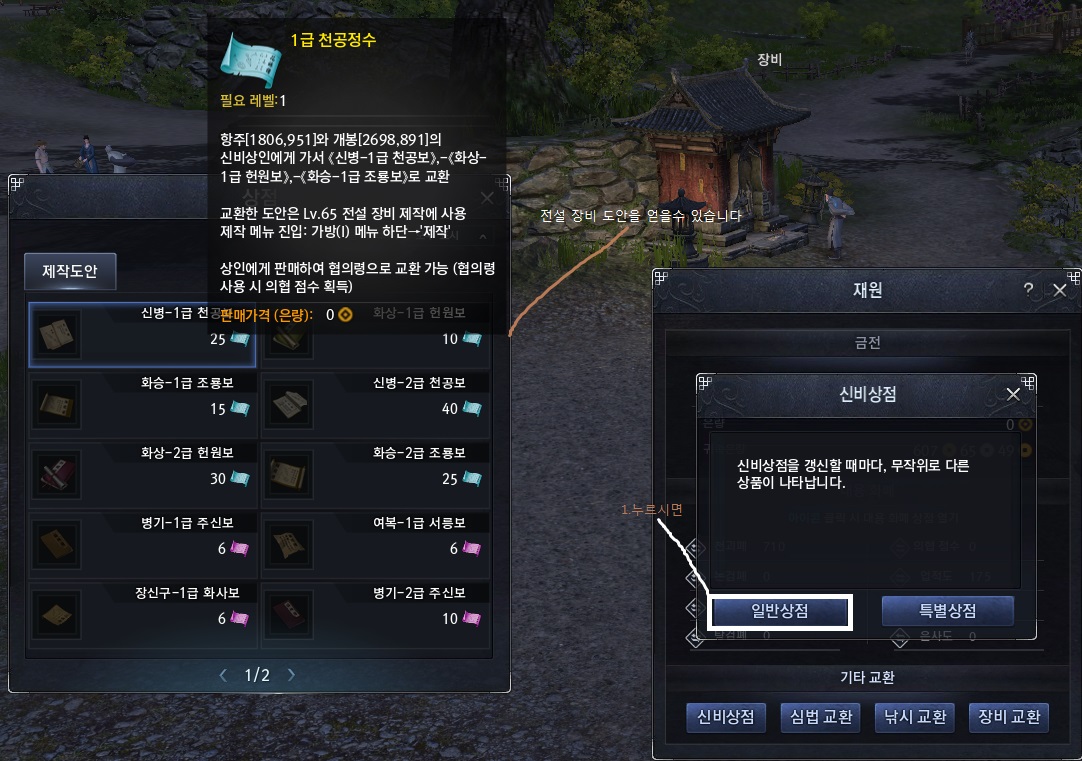Click the 신비상점 button under 기타 교환

point(726,717)
